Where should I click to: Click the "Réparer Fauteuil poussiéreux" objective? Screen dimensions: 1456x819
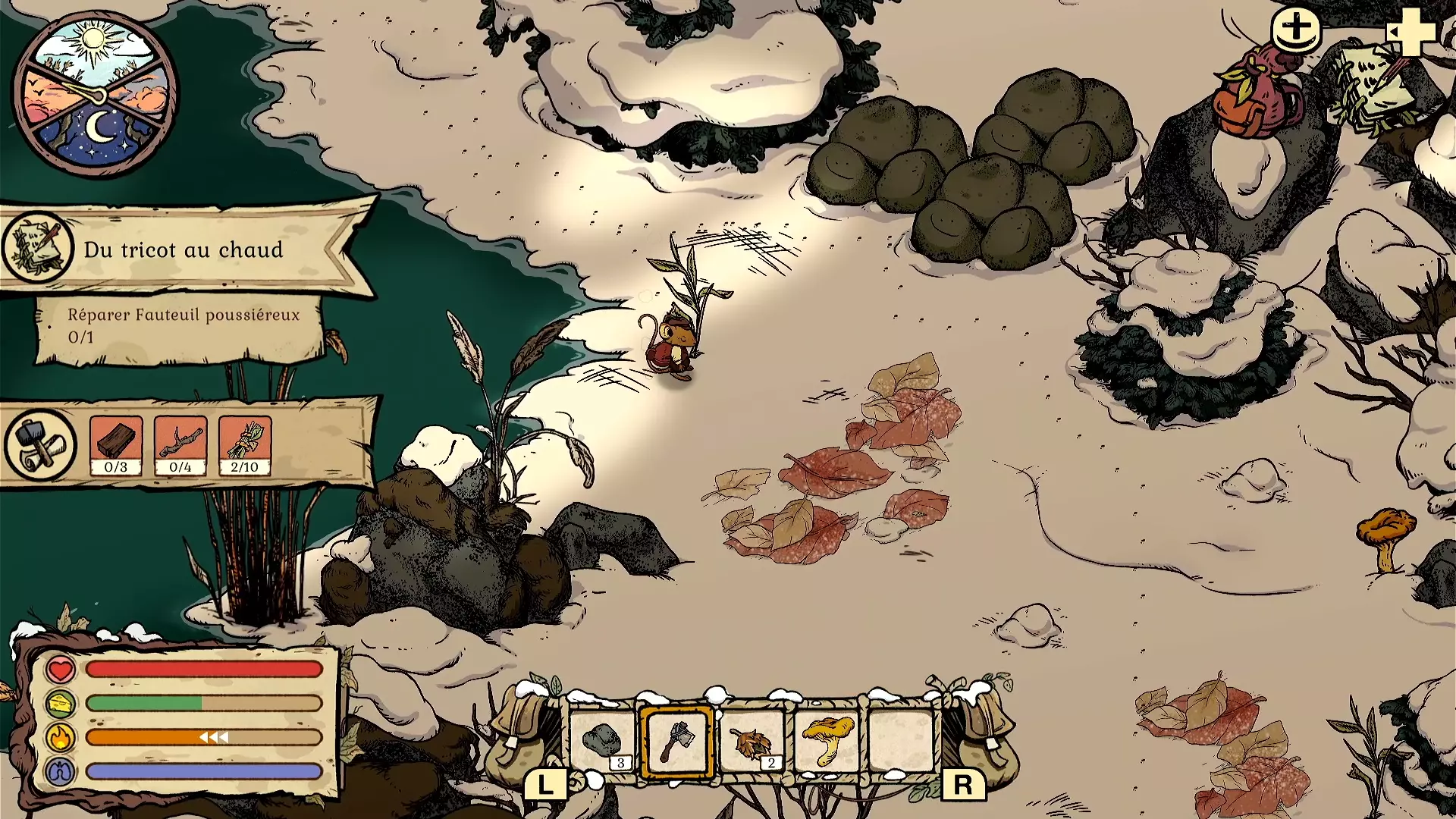(182, 325)
